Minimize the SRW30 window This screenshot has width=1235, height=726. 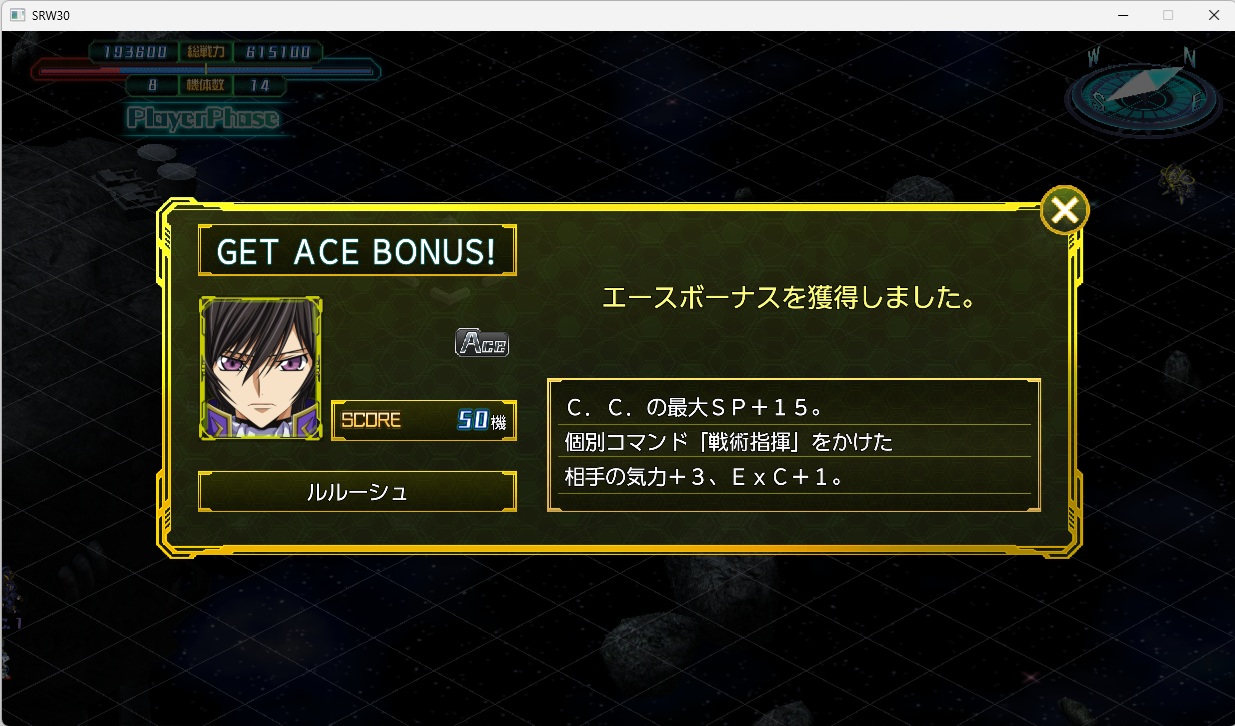pyautogui.click(x=1122, y=15)
